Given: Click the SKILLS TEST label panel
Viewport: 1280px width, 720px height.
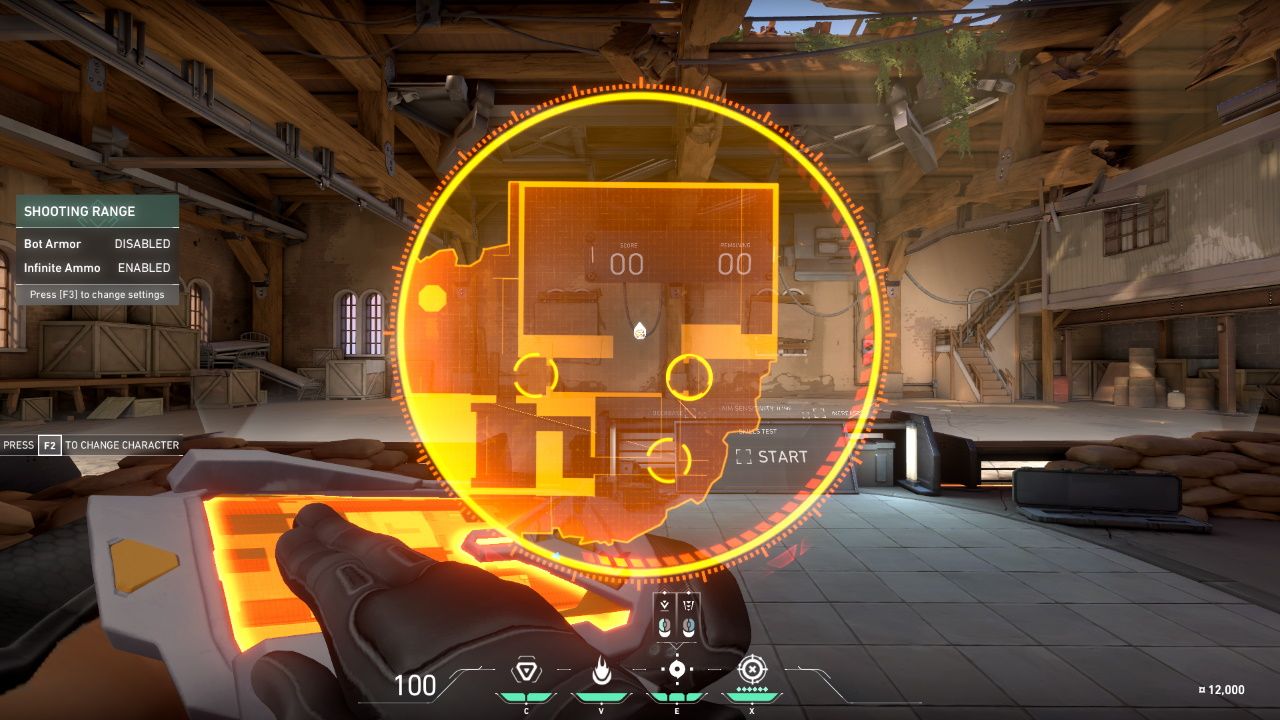Looking at the screenshot, I should [x=757, y=433].
